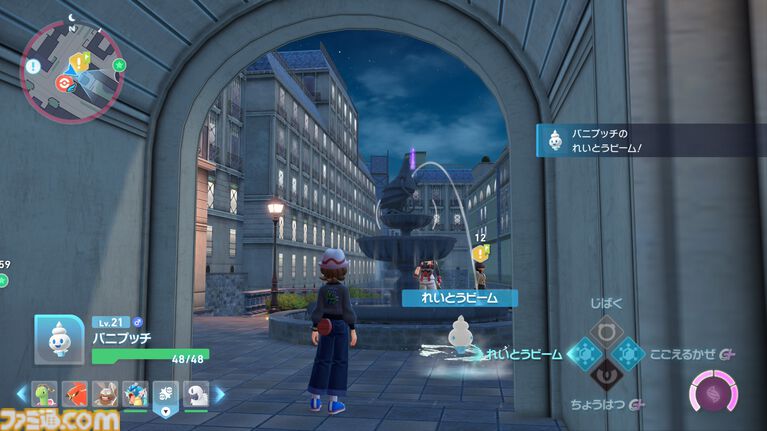
Task: Click the white exclamation marker on minimap edge
Action: pyautogui.click(x=32, y=67)
